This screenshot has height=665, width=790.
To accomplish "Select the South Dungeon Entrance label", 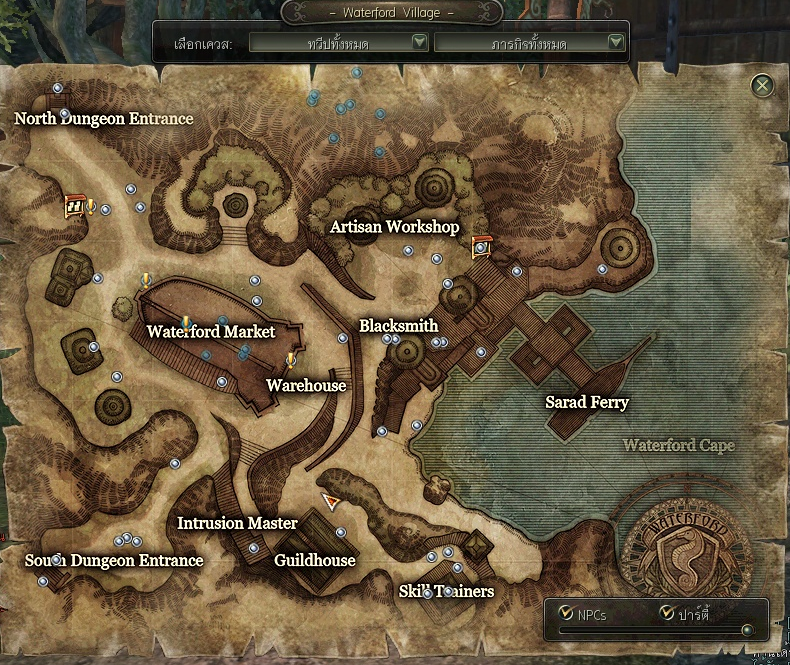I will [114, 561].
